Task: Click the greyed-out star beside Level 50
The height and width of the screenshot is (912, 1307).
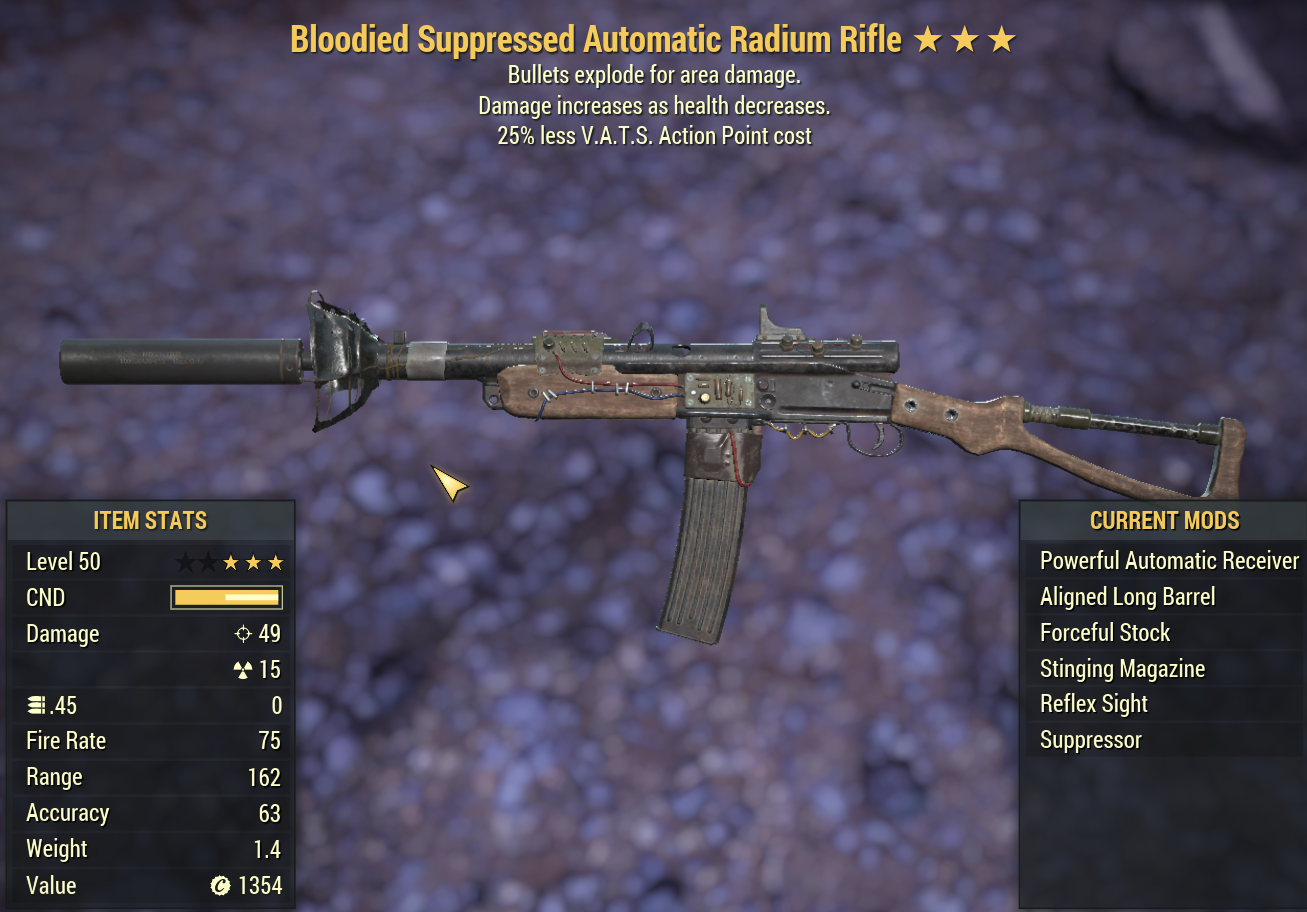Action: pos(184,561)
